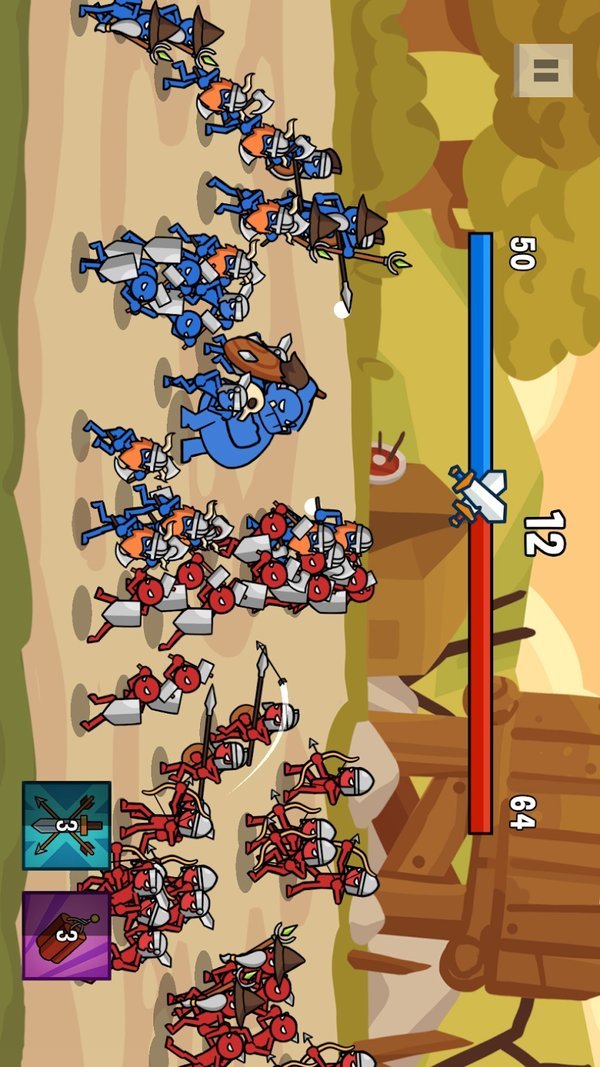Use the dynamite bomb ability
The width and height of the screenshot is (600, 1067).
(x=67, y=935)
